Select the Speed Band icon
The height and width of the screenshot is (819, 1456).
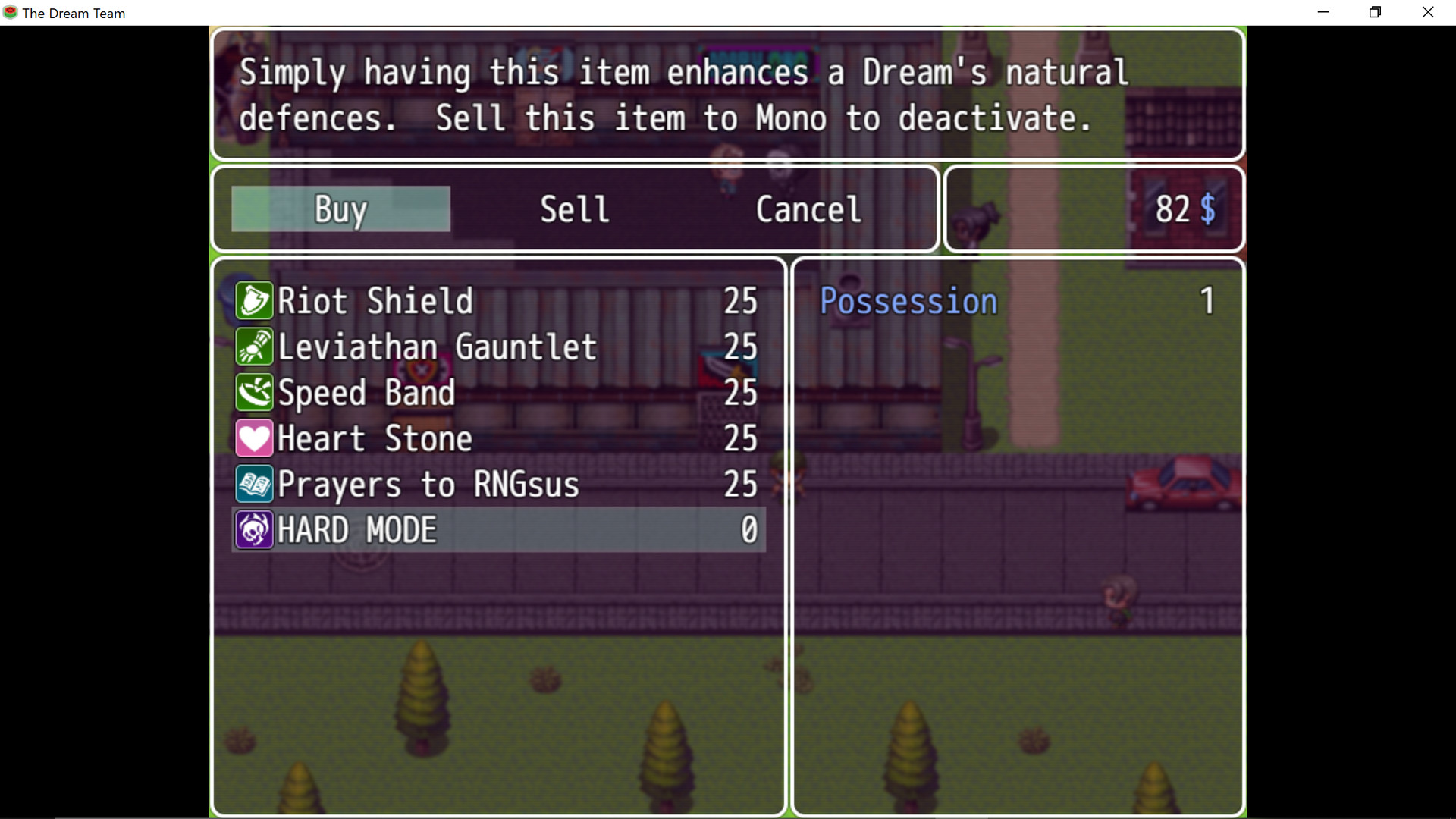[254, 392]
